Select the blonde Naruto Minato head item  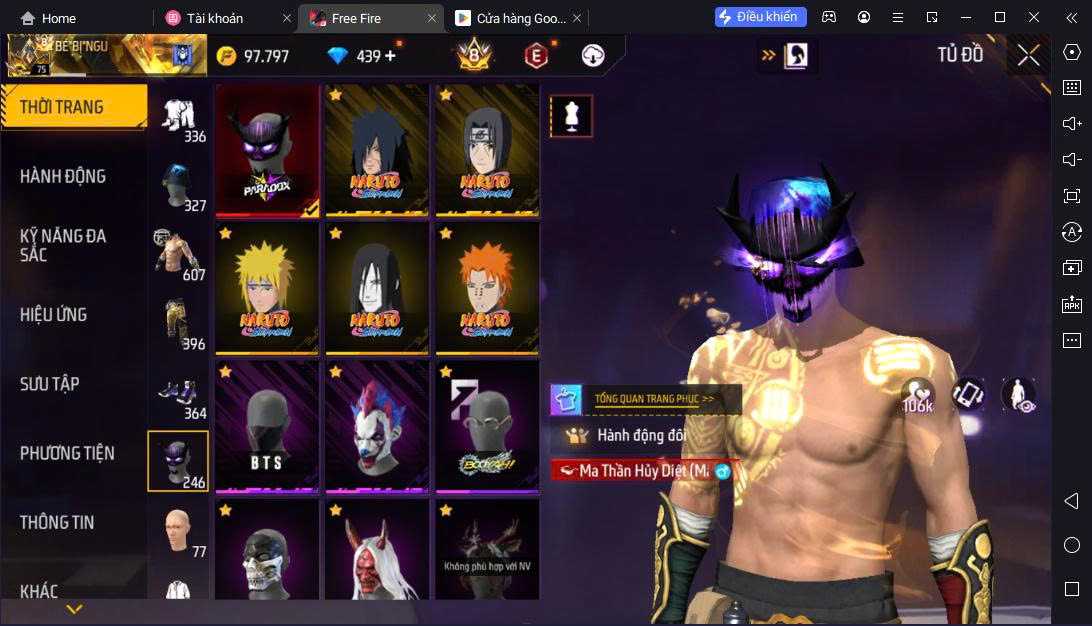tap(268, 288)
